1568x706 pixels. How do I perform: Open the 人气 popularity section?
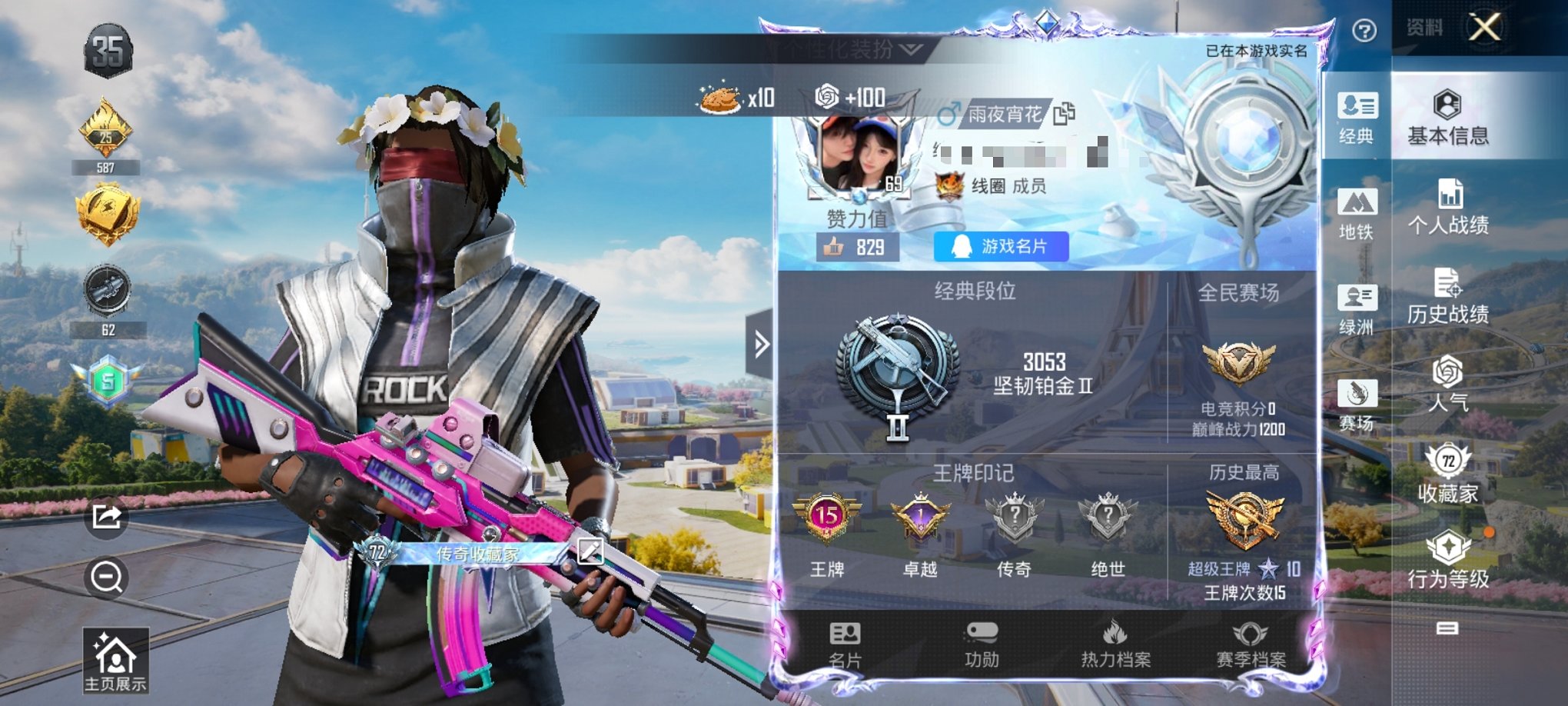[1448, 384]
